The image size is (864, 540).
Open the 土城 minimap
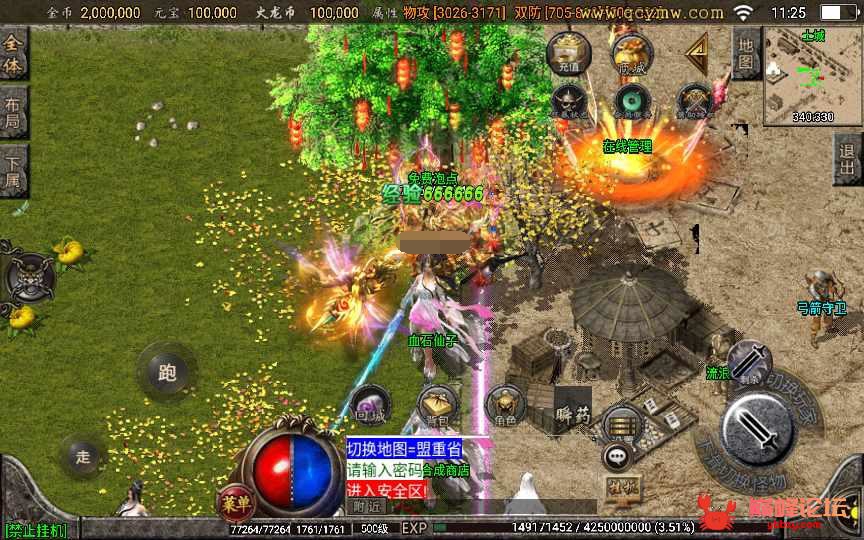(x=812, y=76)
